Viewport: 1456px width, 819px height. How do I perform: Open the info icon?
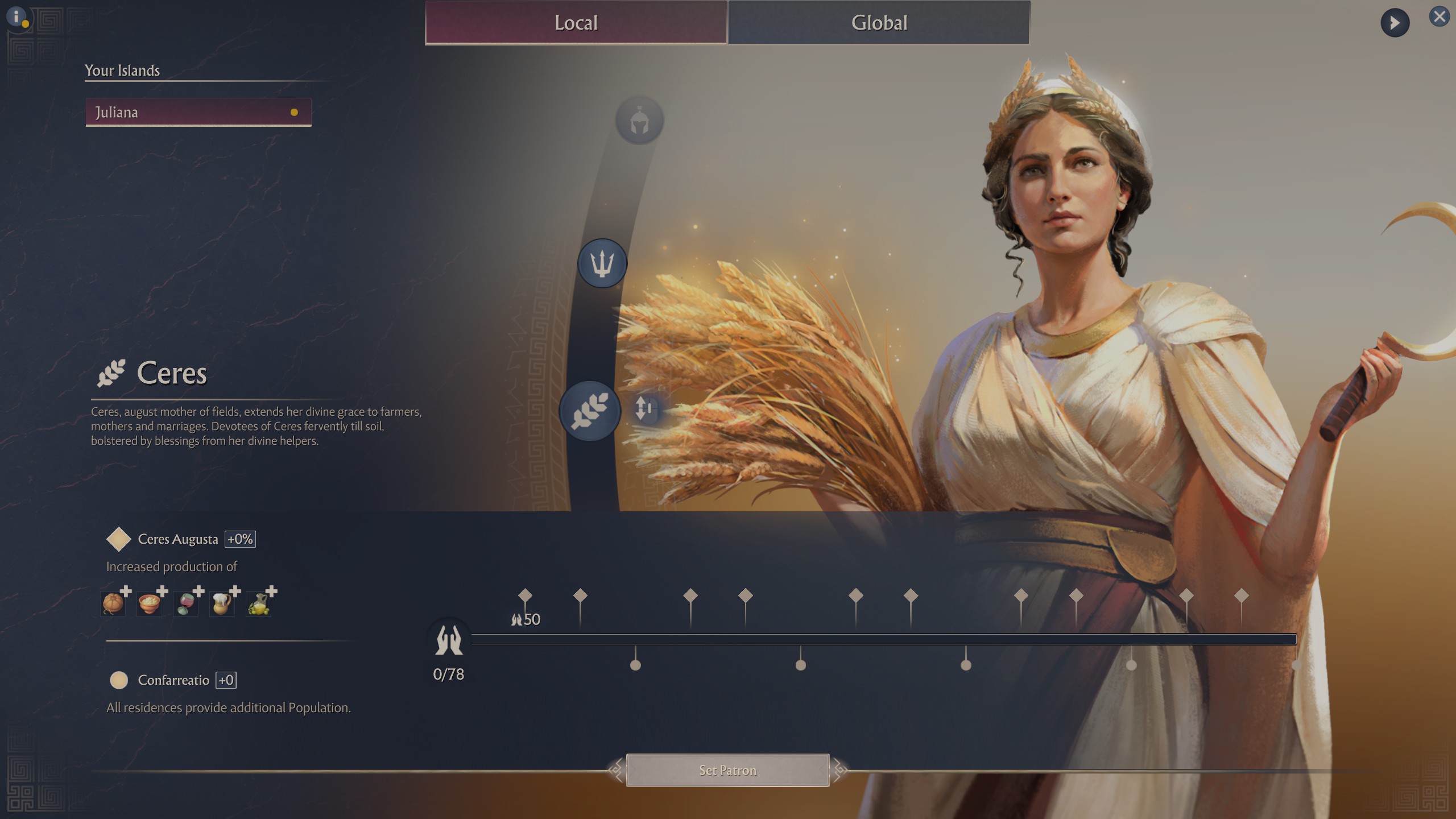coord(17,17)
